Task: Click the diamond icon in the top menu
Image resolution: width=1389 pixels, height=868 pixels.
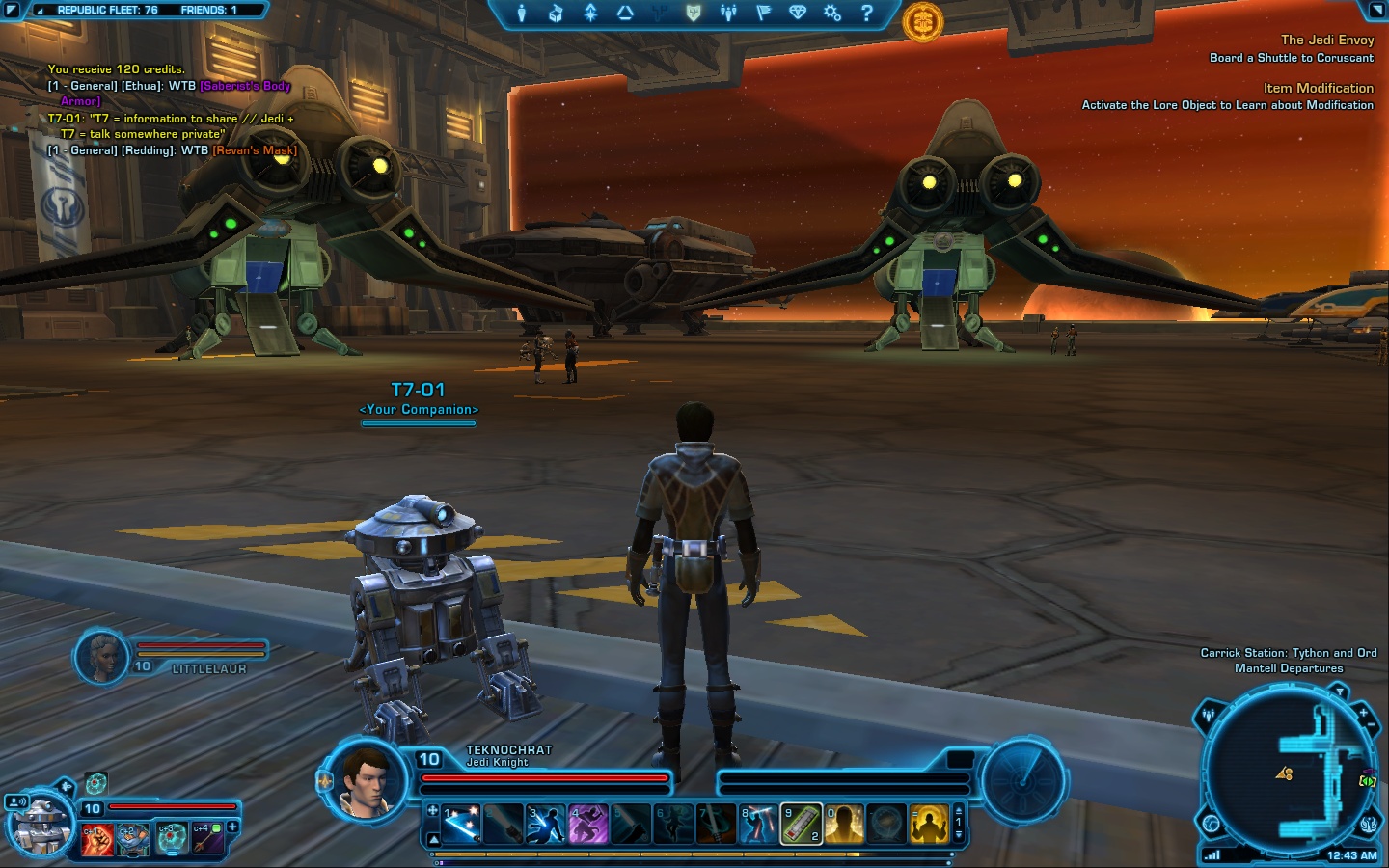Action: pyautogui.click(x=797, y=13)
